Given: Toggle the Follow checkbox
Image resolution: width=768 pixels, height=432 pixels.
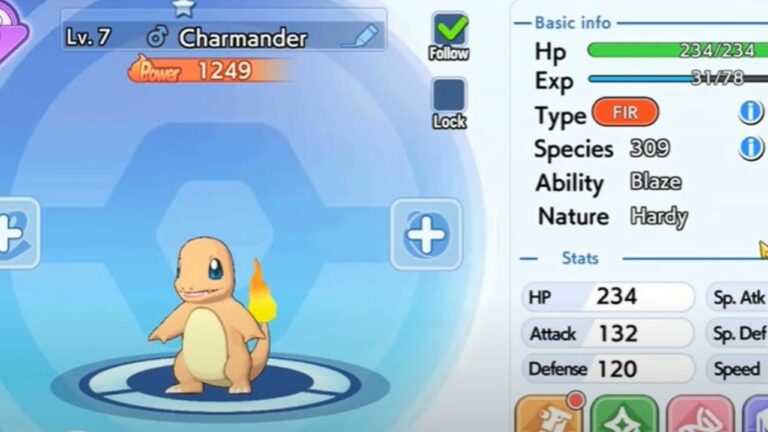Looking at the screenshot, I should [x=449, y=30].
